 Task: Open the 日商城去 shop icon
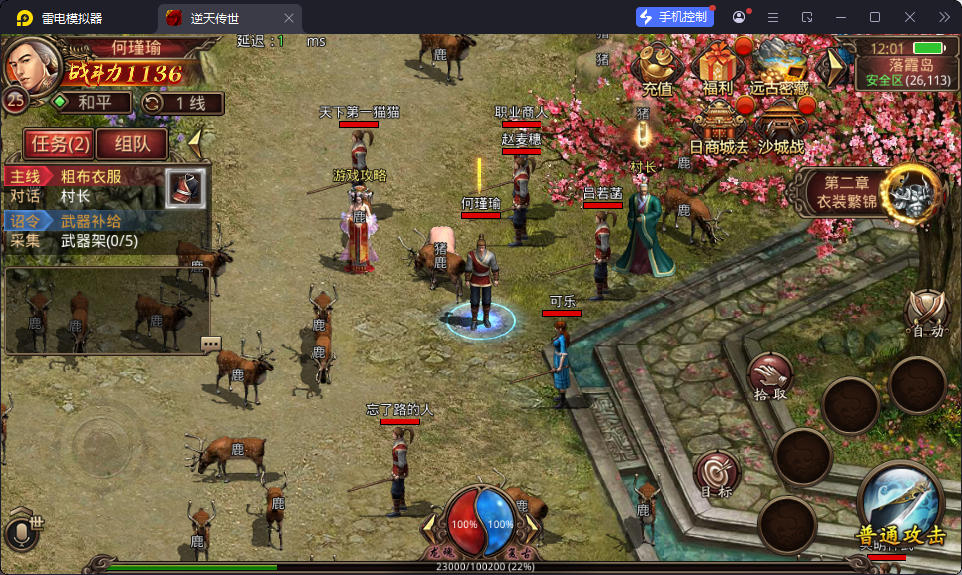[x=718, y=127]
